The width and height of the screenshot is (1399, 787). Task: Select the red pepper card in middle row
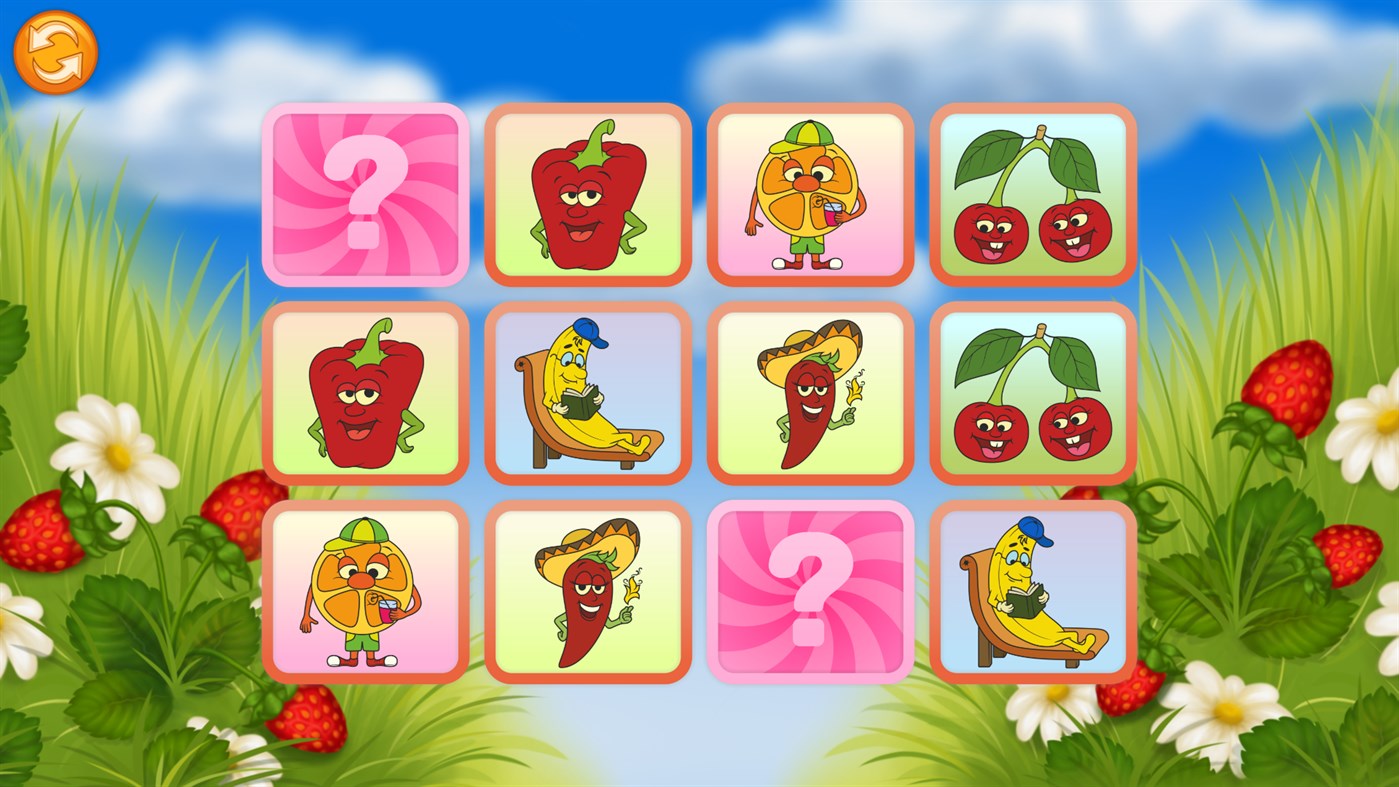coord(365,395)
